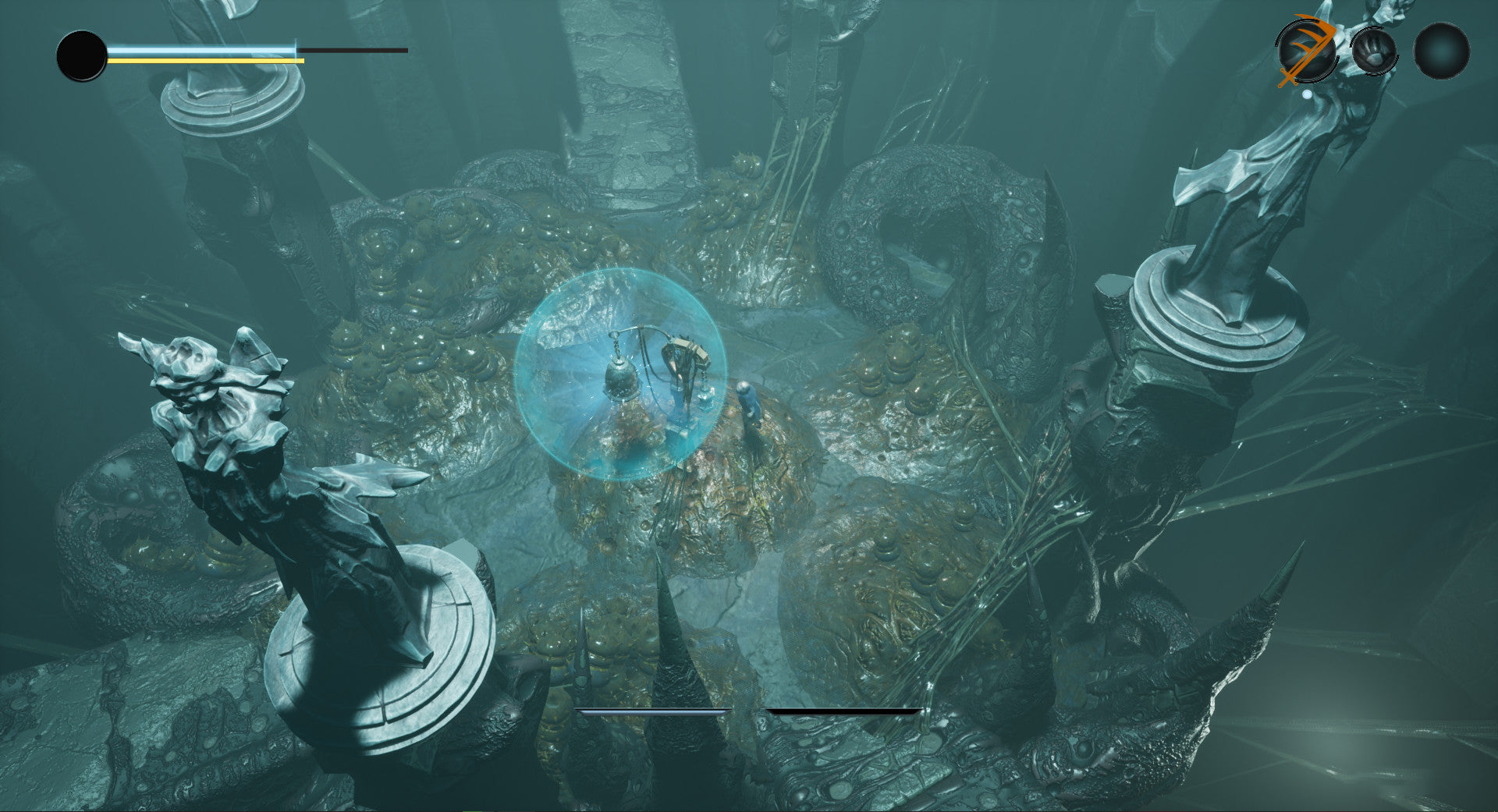Click the empty dark ability orb

tap(1442, 51)
